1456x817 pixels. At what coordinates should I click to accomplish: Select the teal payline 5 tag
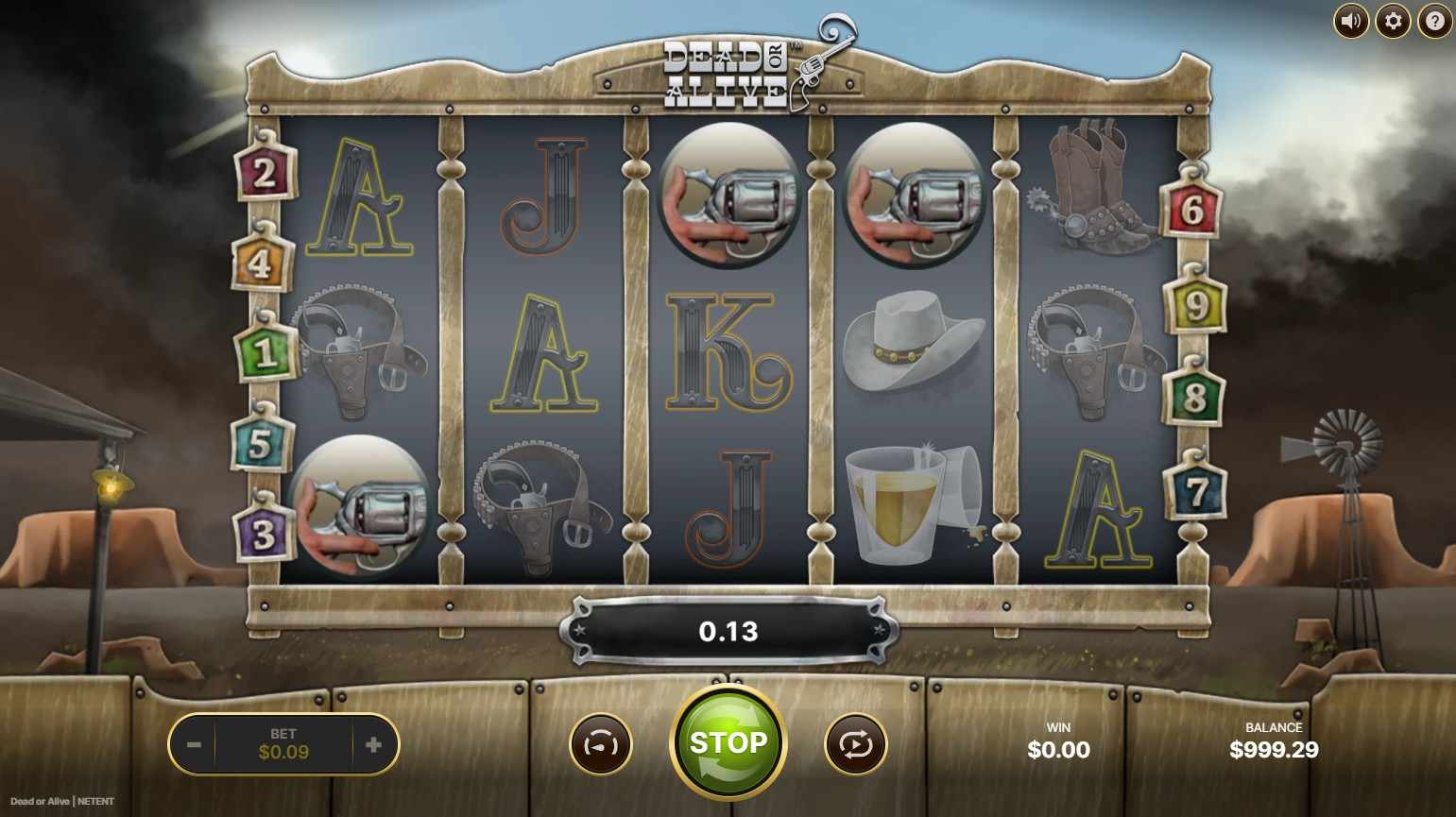click(x=260, y=444)
